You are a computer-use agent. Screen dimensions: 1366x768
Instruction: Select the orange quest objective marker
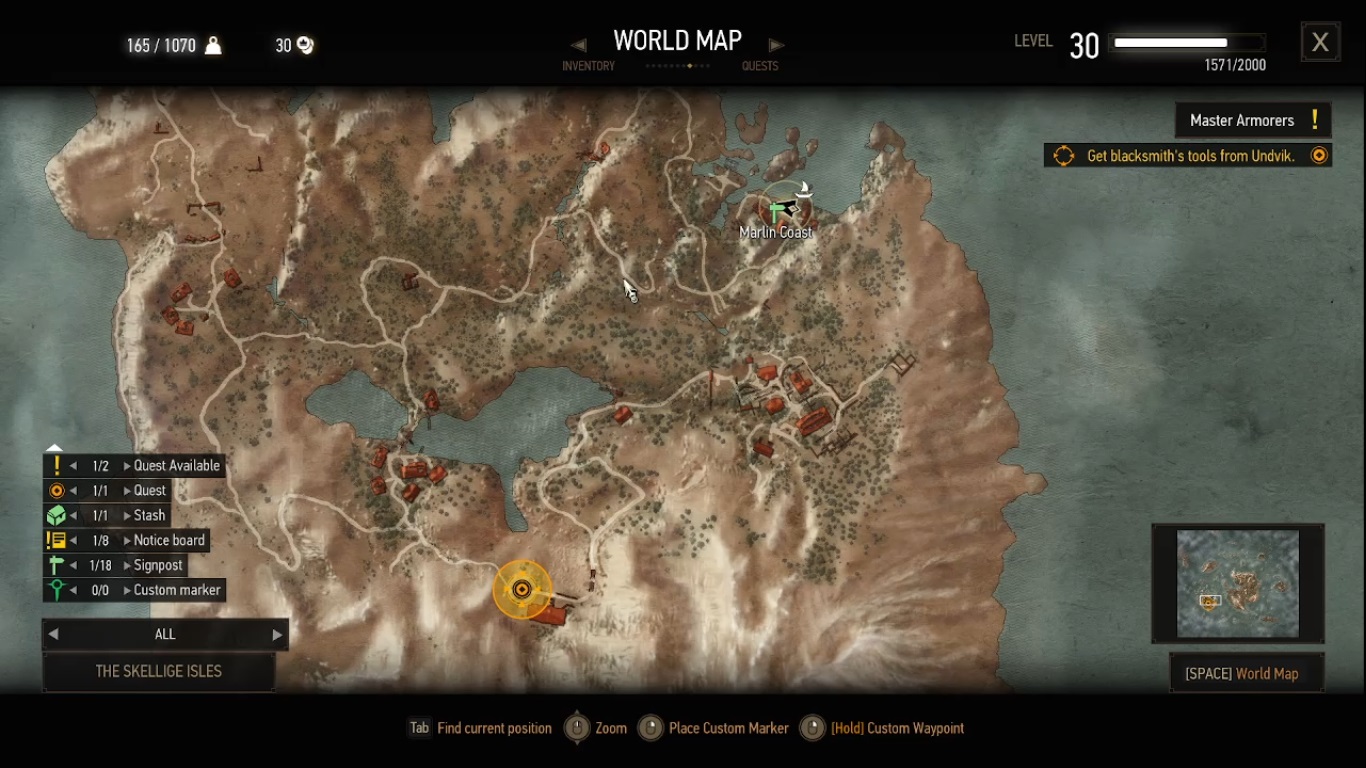[521, 589]
